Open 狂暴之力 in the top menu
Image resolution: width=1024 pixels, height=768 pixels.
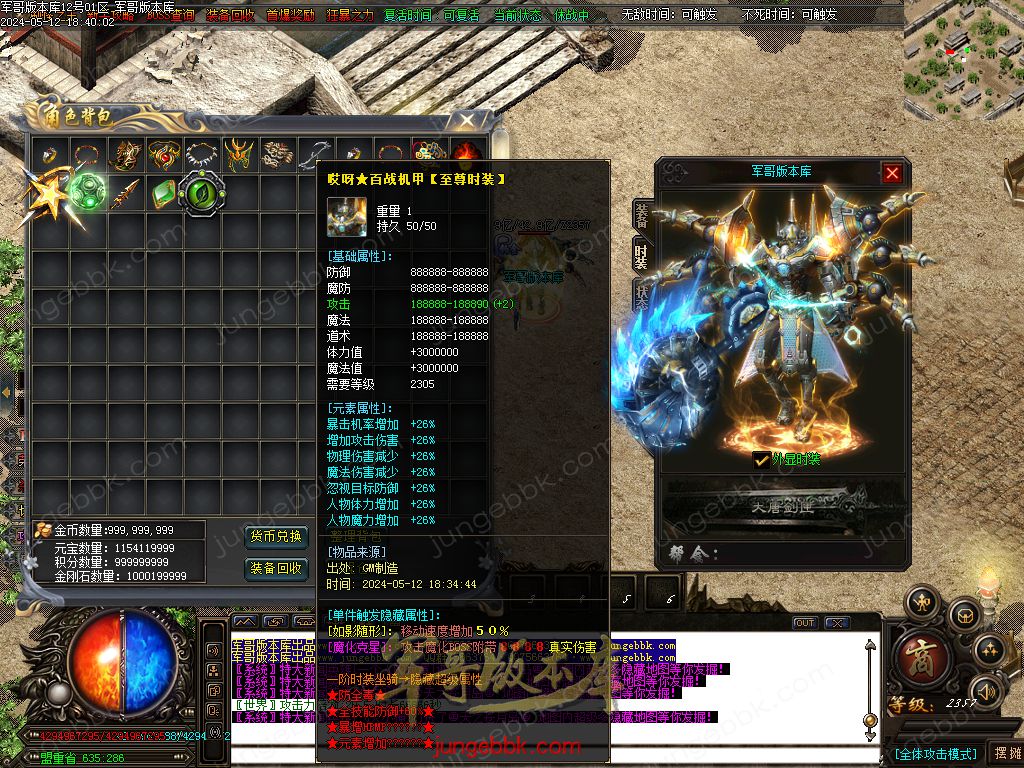[349, 15]
